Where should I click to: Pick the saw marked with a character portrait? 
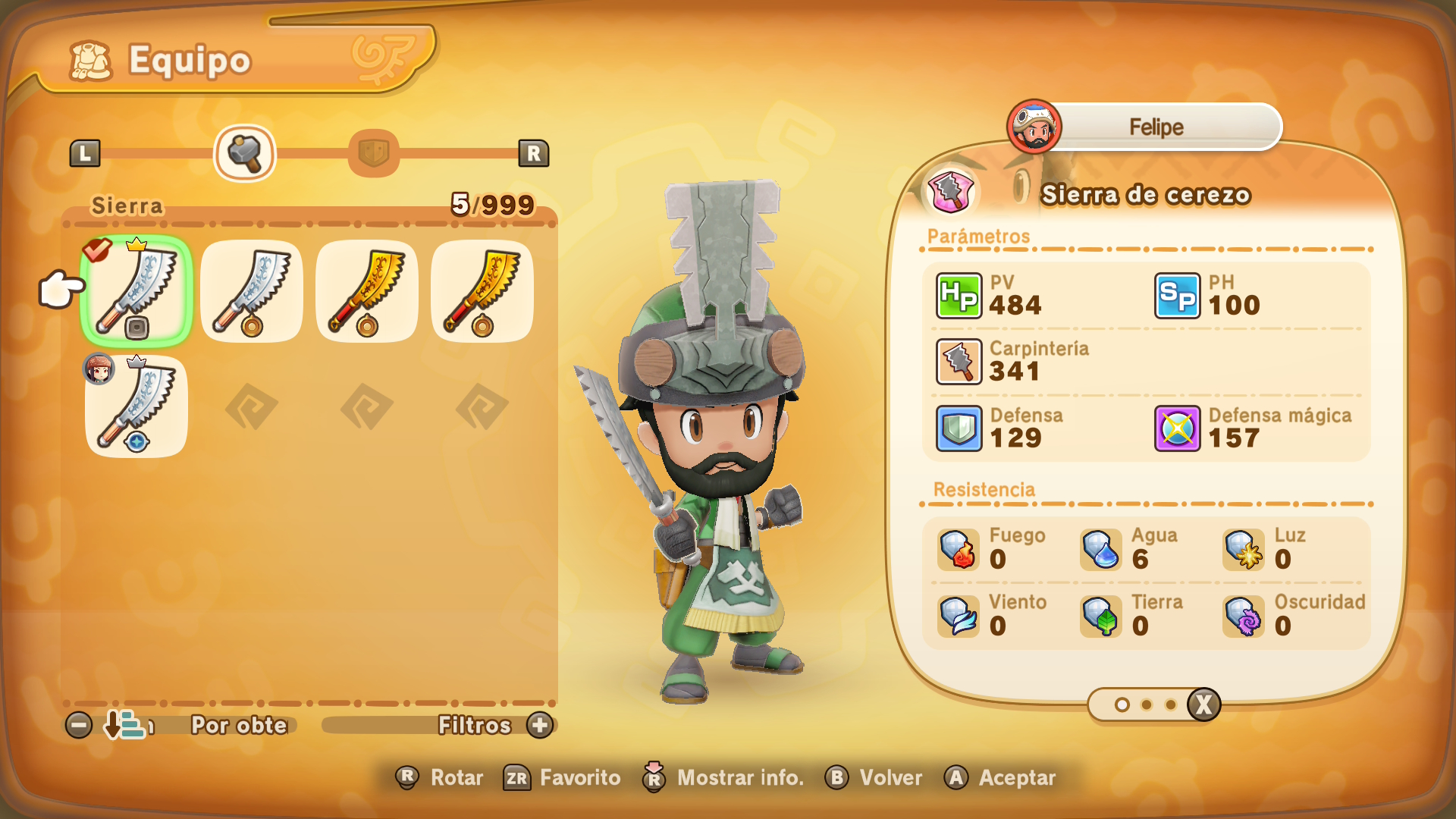pyautogui.click(x=136, y=406)
